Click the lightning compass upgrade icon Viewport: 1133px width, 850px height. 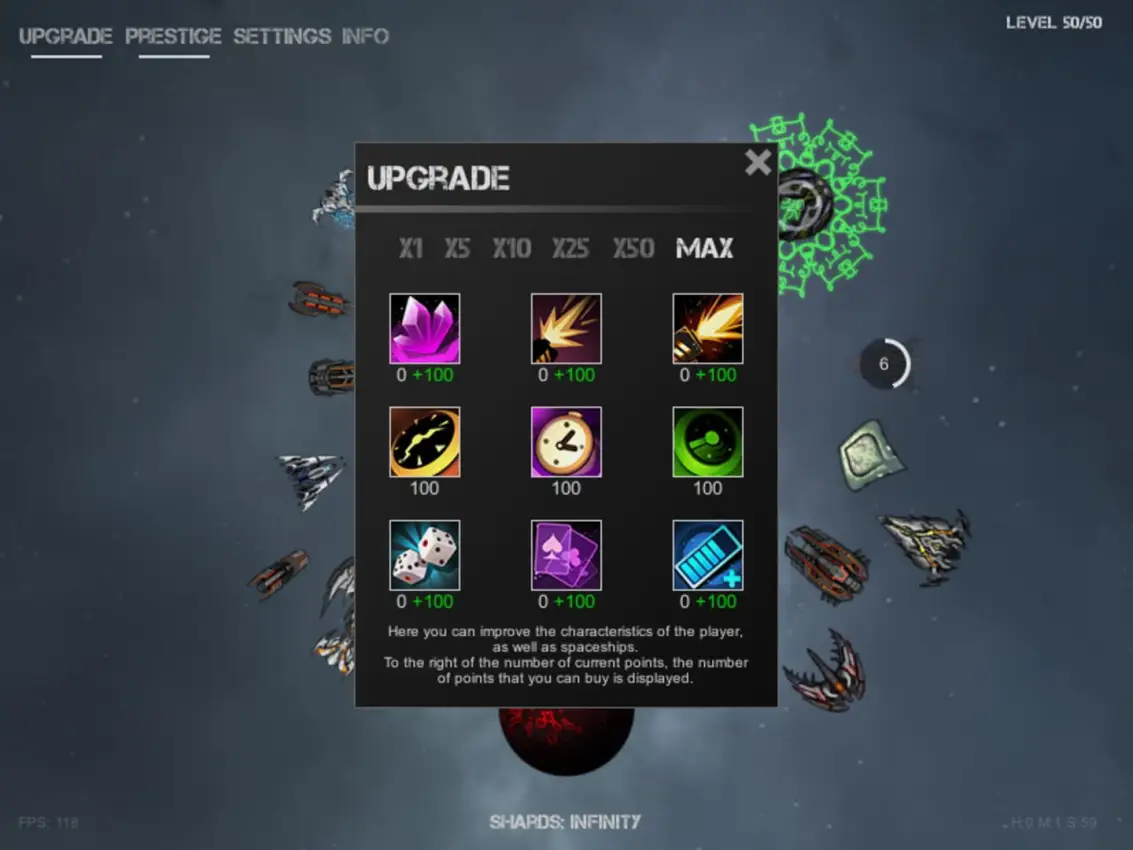pyautogui.click(x=425, y=442)
